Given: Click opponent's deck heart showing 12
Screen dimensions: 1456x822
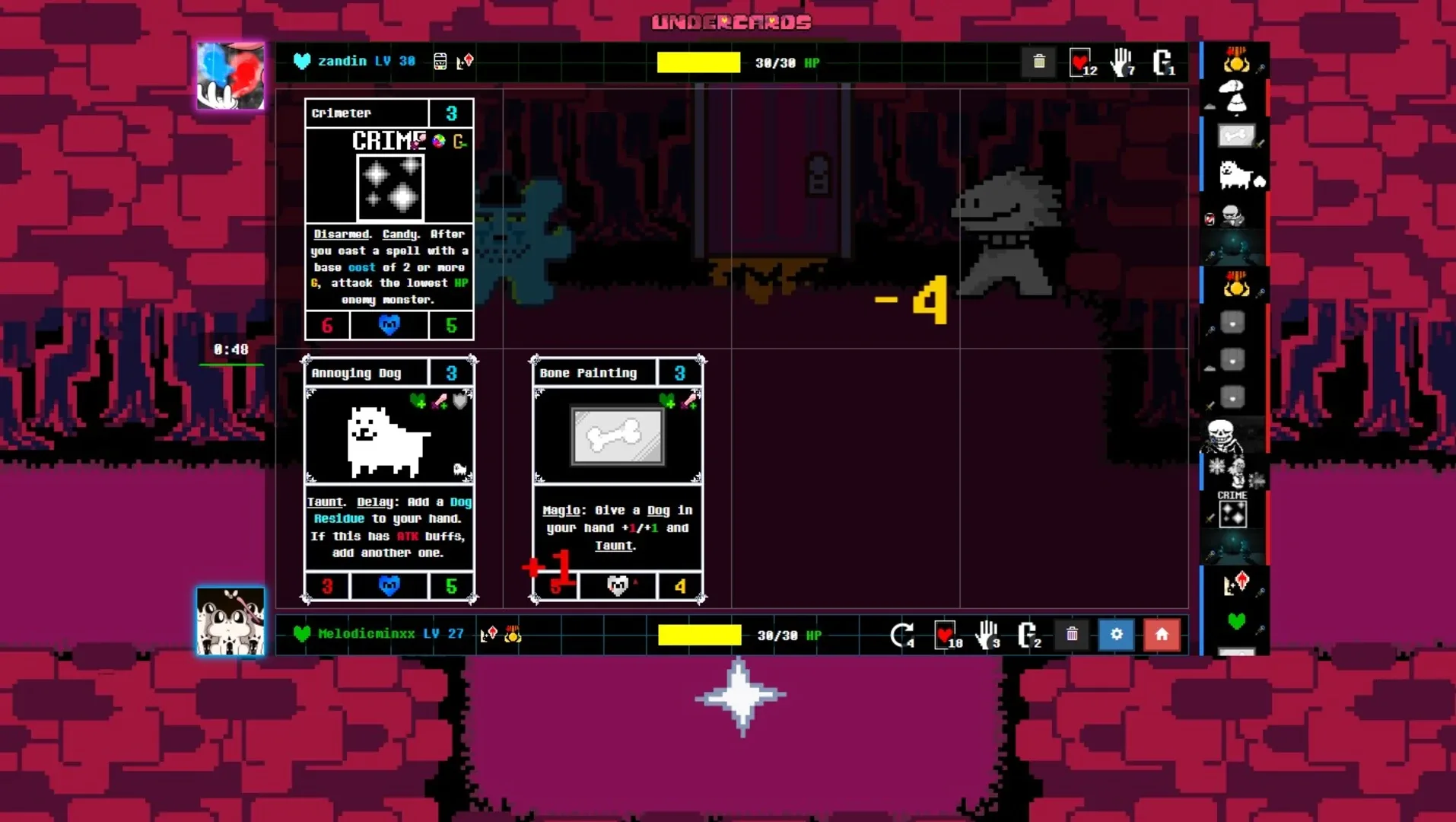Looking at the screenshot, I should pos(1081,62).
